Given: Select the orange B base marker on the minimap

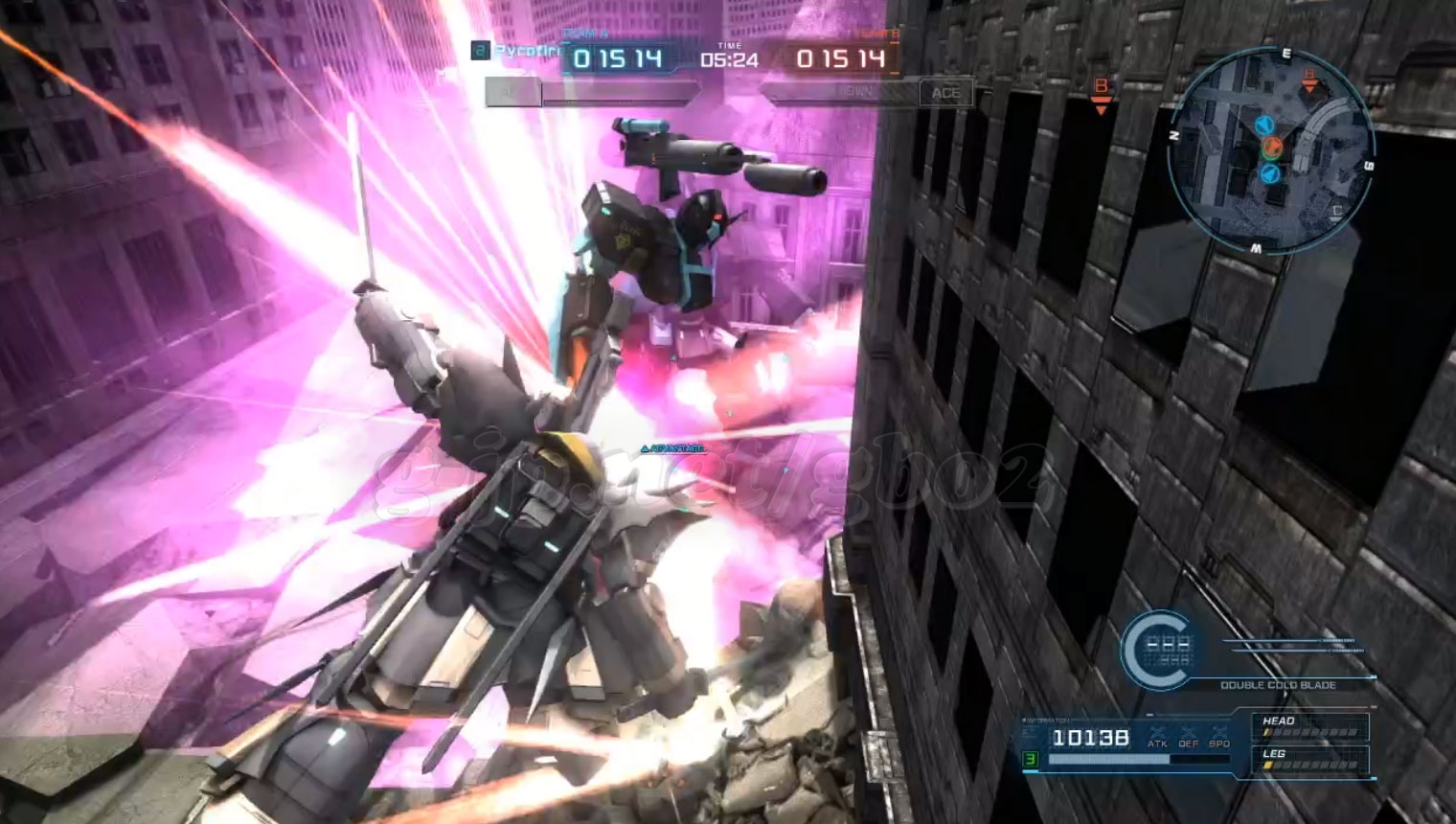Looking at the screenshot, I should tap(1309, 80).
